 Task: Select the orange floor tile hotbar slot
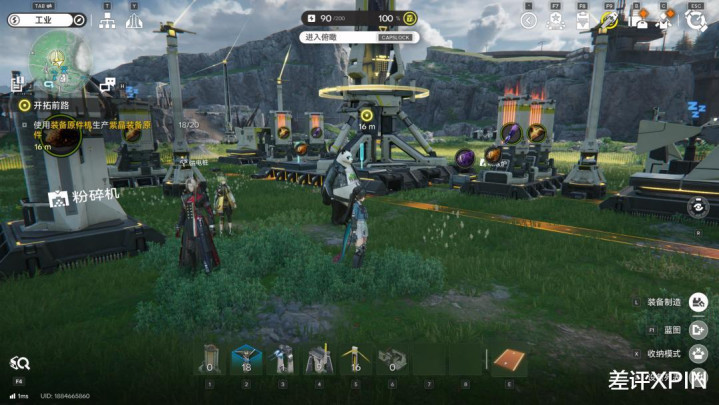pyautogui.click(x=509, y=360)
